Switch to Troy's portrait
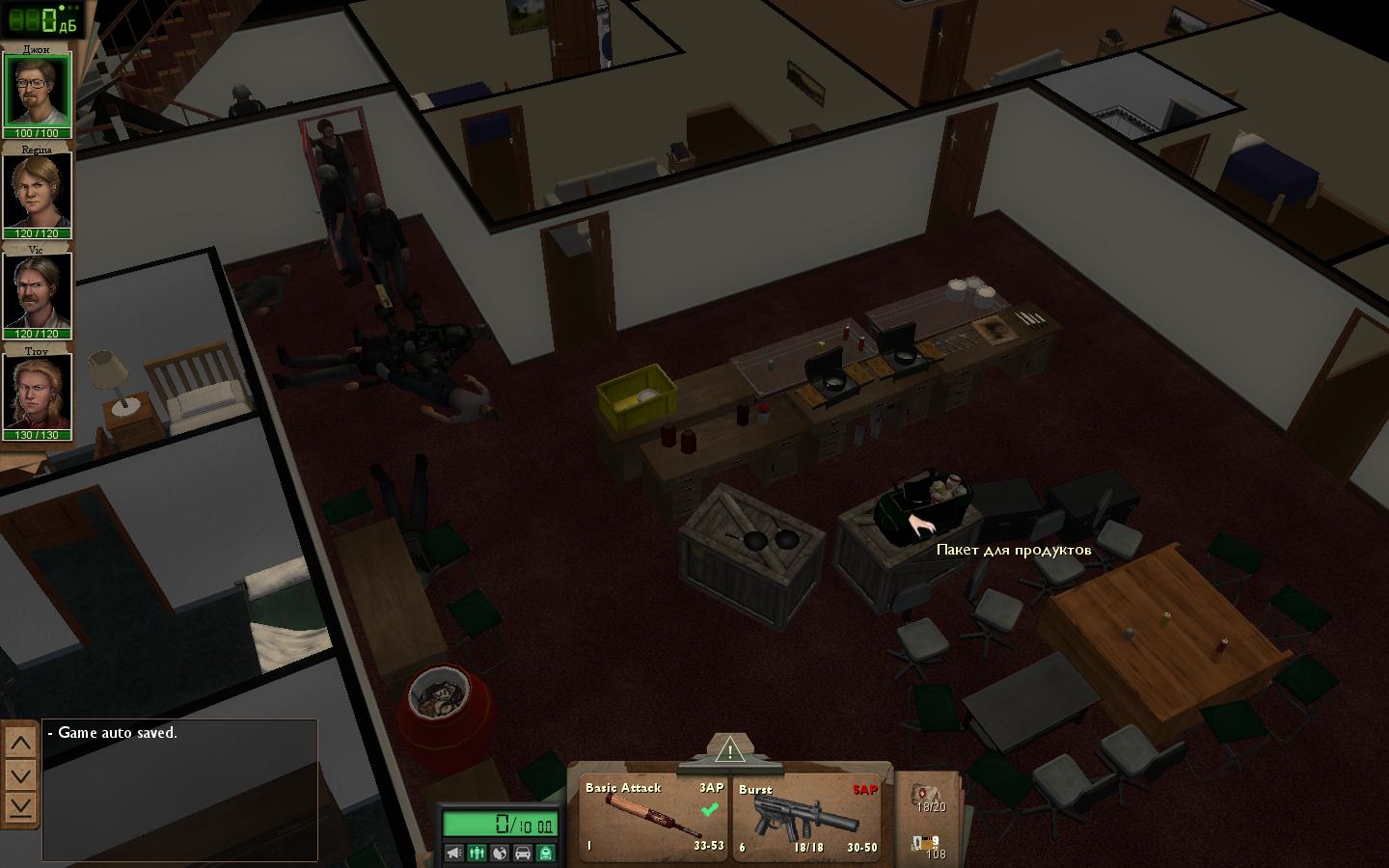 (x=38, y=391)
